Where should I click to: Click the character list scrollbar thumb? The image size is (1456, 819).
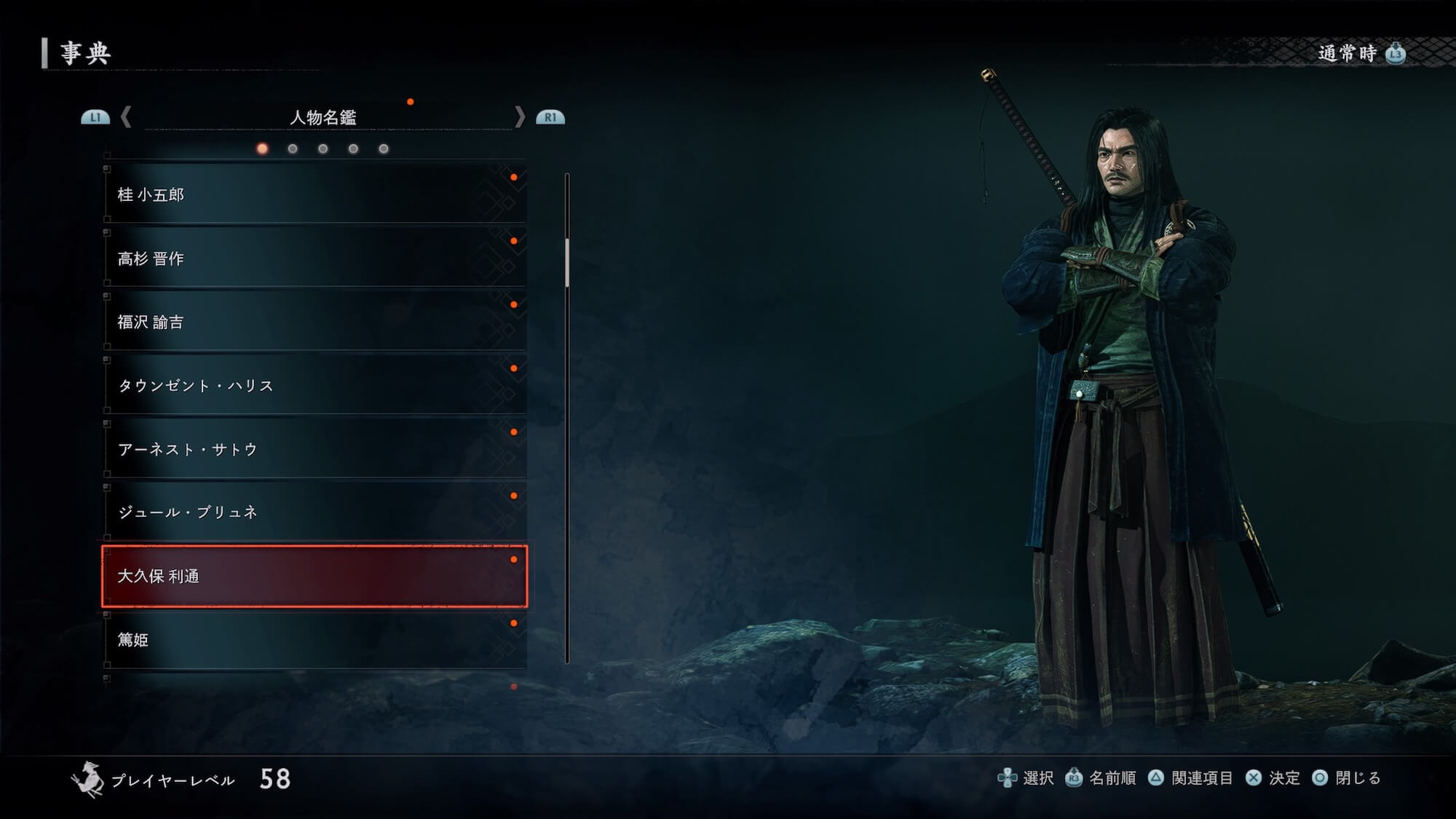tap(567, 262)
